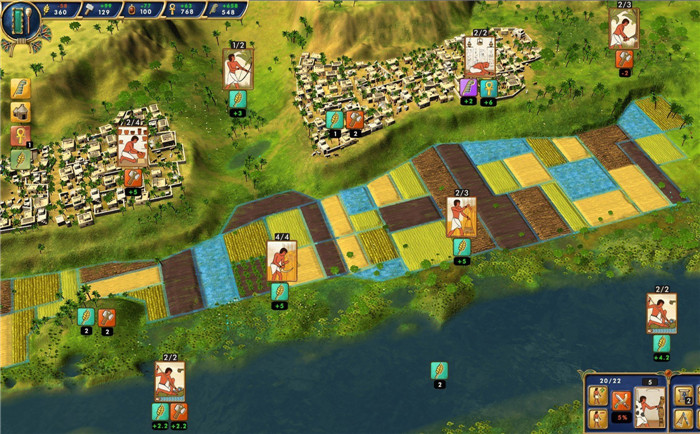Select the hut building icon in the side toolbar
Viewport: 700px width, 434px height.
(20, 111)
